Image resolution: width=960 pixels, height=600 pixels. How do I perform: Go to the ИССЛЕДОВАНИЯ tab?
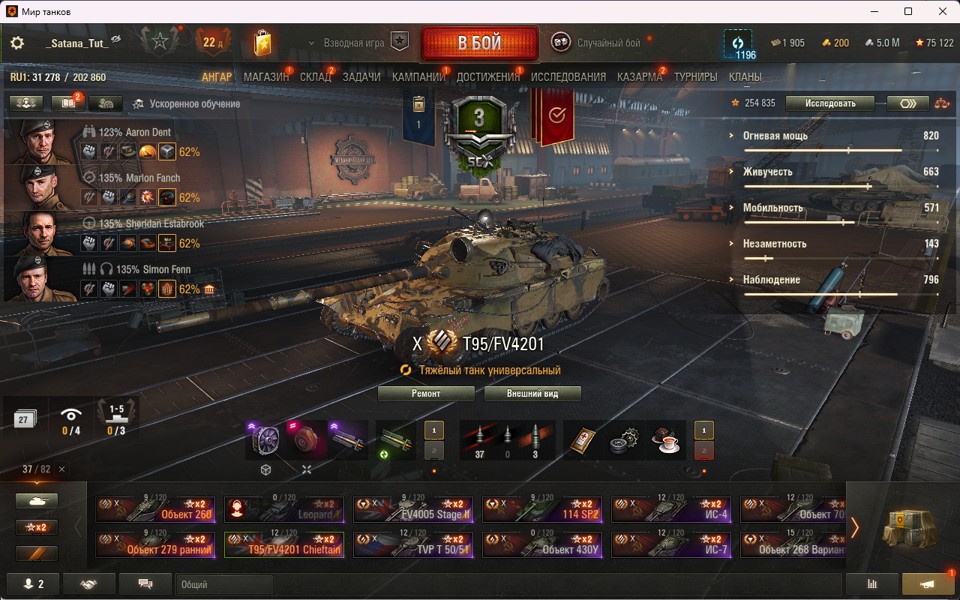pyautogui.click(x=568, y=77)
